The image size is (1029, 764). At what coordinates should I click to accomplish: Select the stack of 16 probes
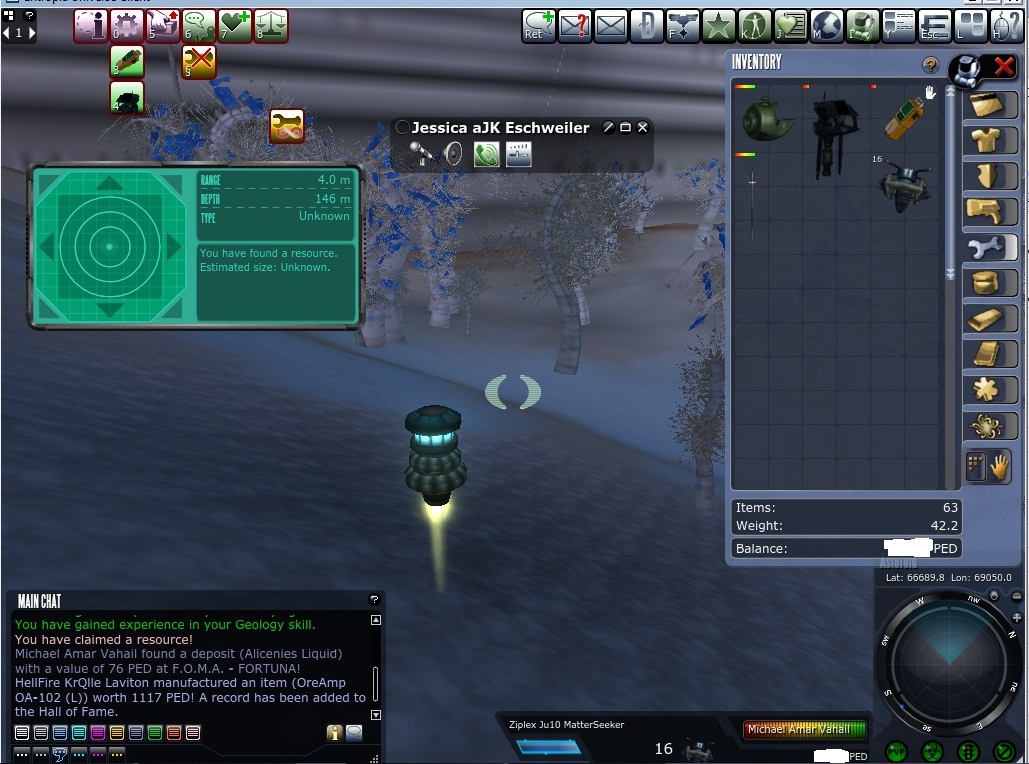coord(904,186)
